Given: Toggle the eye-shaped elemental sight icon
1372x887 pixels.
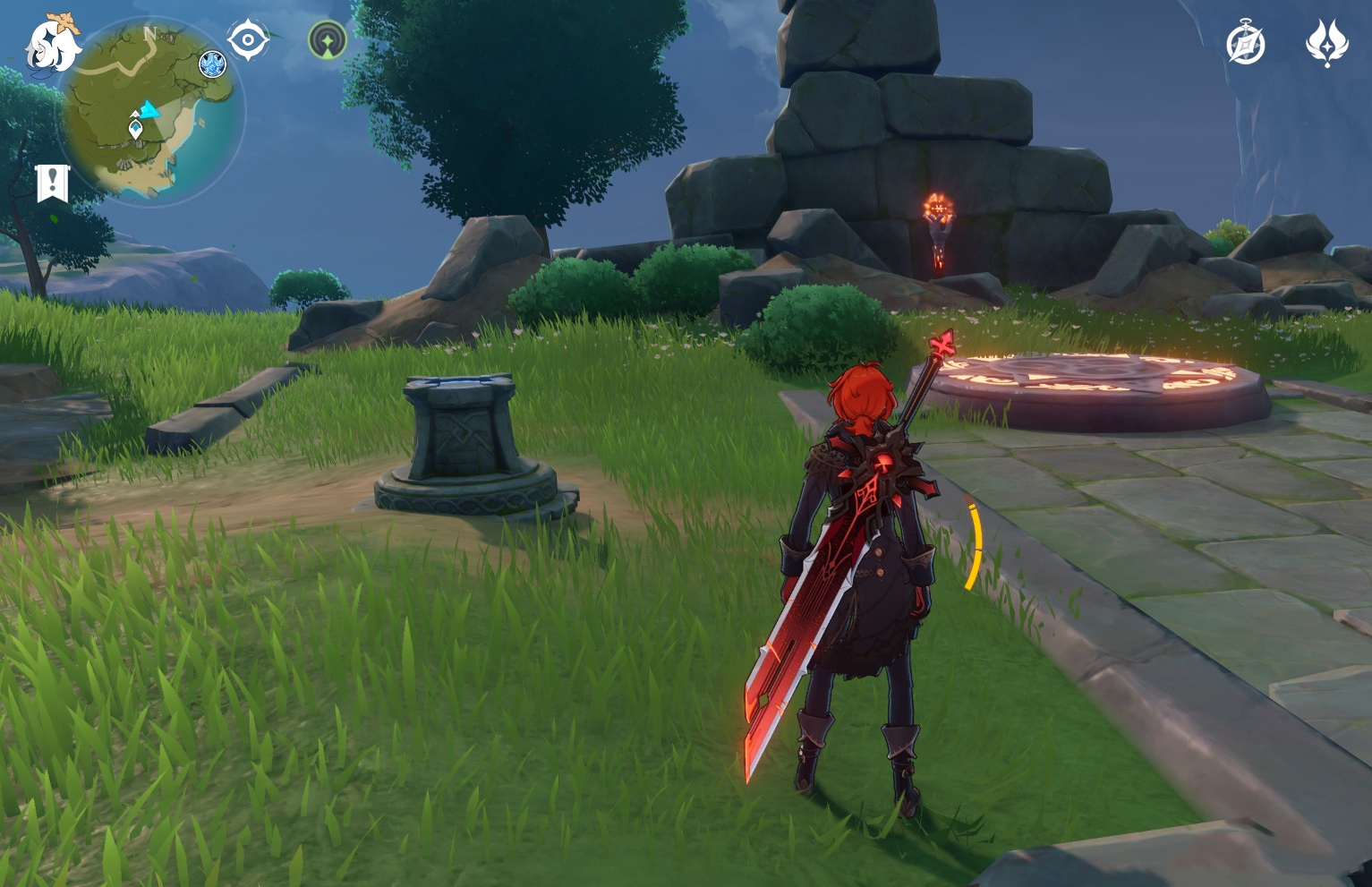Looking at the screenshot, I should [x=248, y=40].
